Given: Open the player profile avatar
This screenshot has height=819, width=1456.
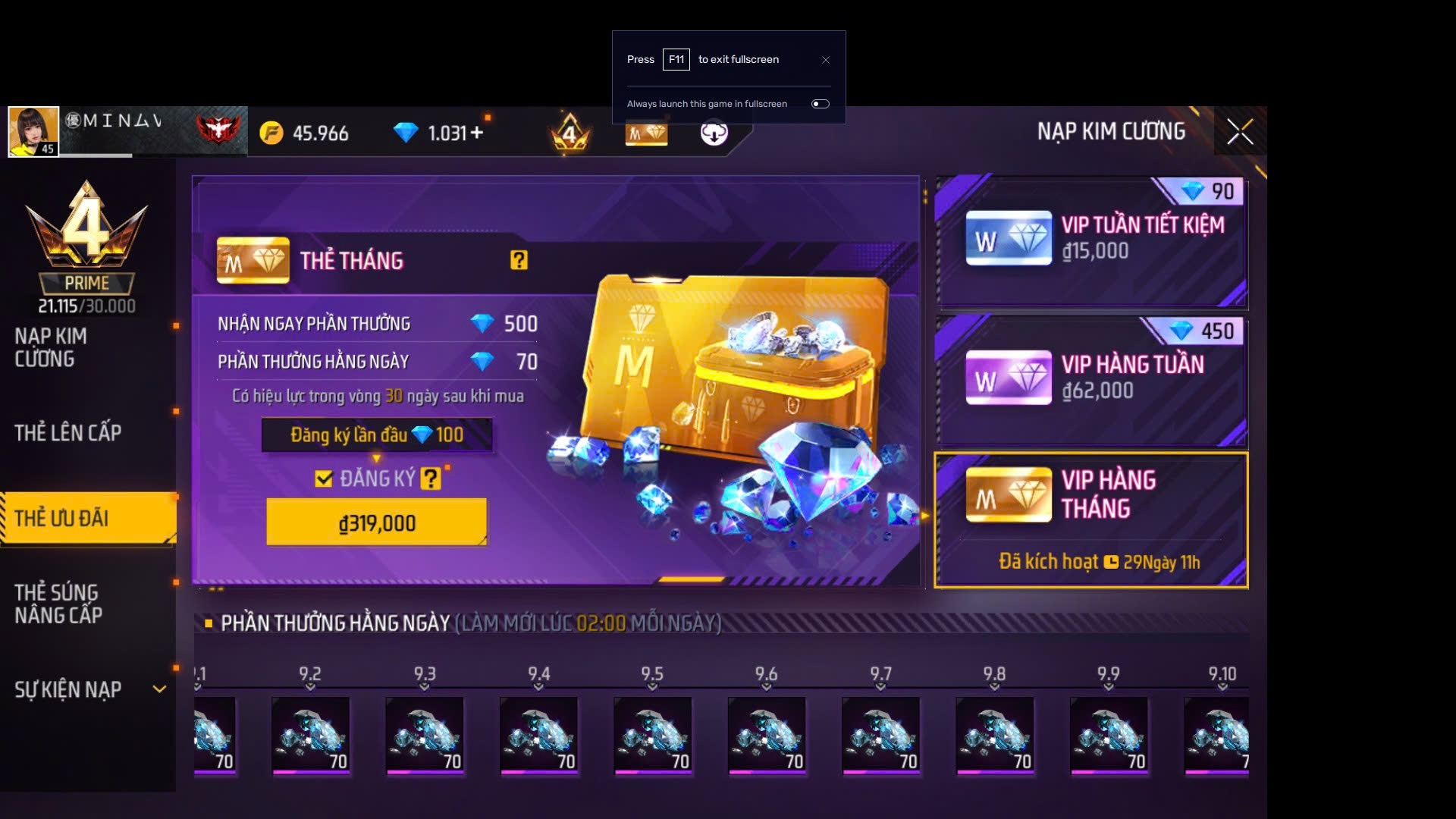Looking at the screenshot, I should click(33, 131).
